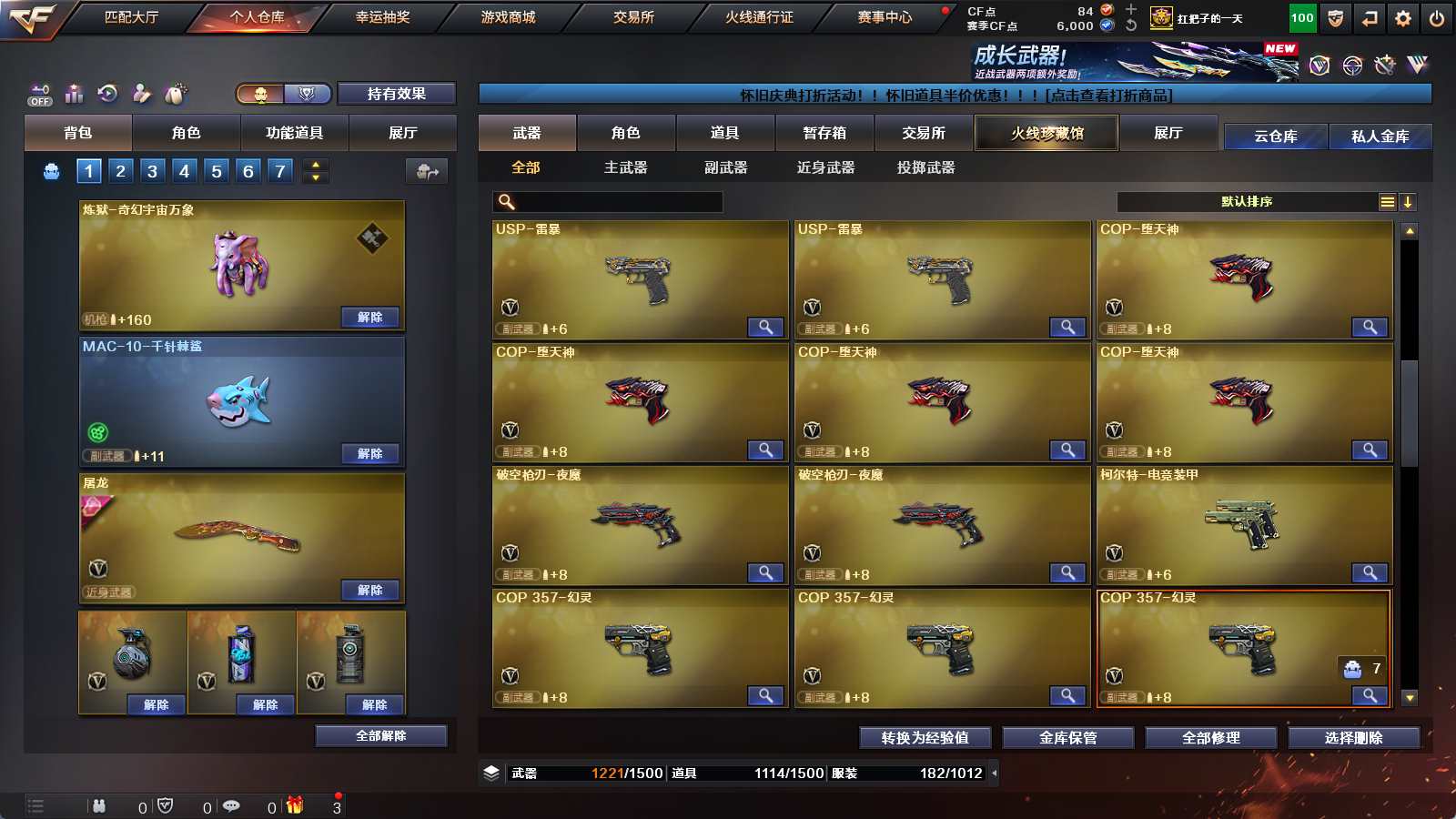Remove all equipment with 全部解除
This screenshot has height=819, width=1456.
[x=380, y=735]
